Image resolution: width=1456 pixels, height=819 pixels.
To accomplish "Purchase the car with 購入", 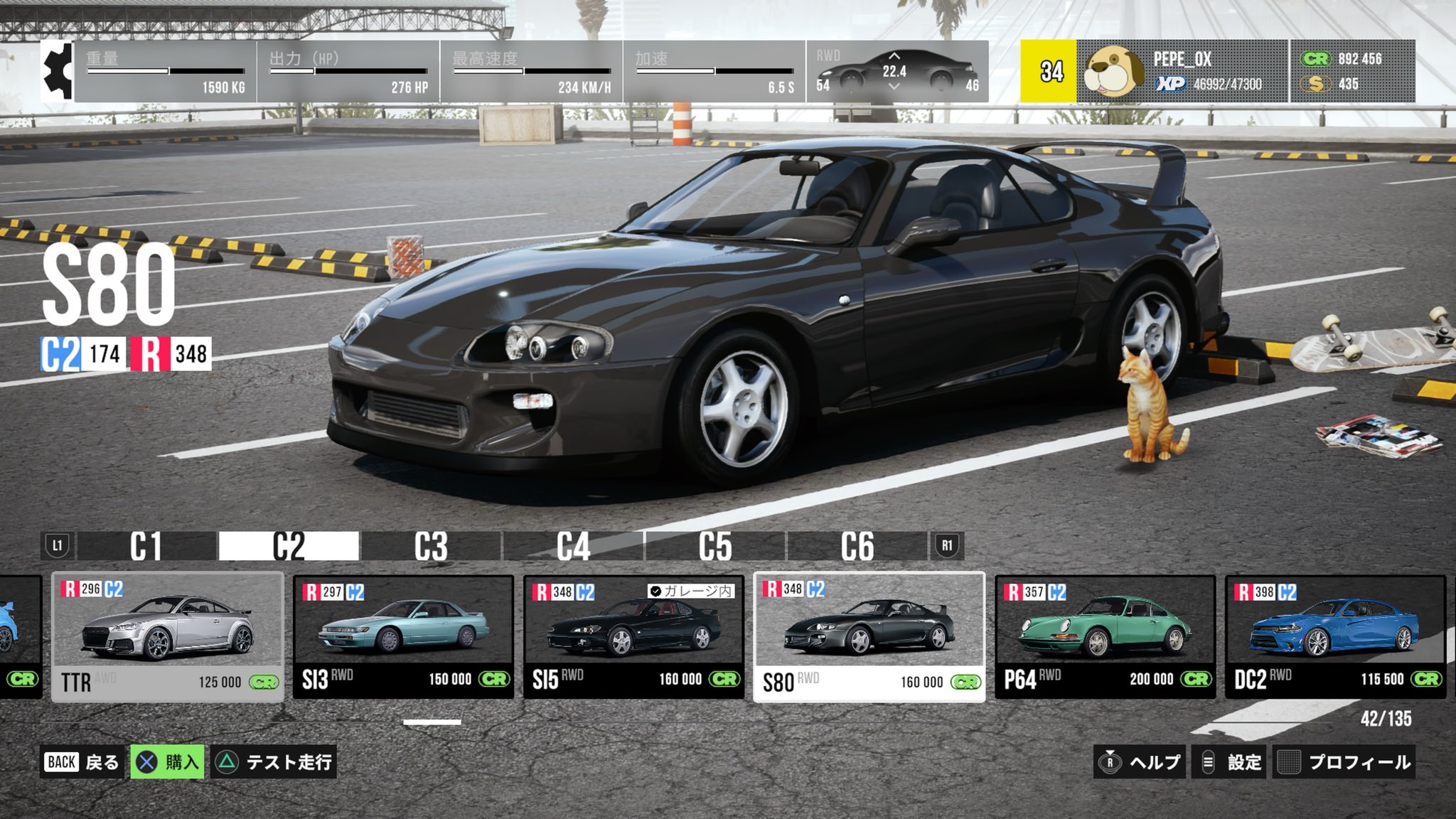I will pos(168,762).
